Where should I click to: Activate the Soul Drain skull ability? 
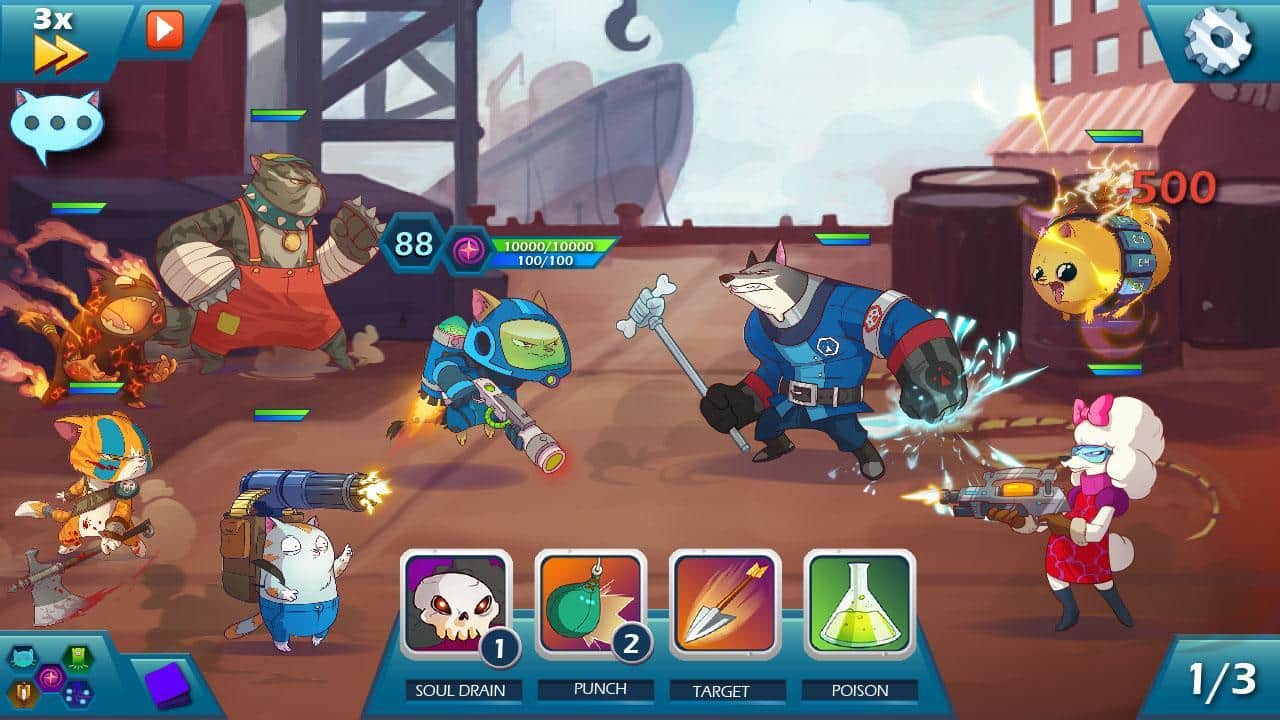[x=455, y=604]
